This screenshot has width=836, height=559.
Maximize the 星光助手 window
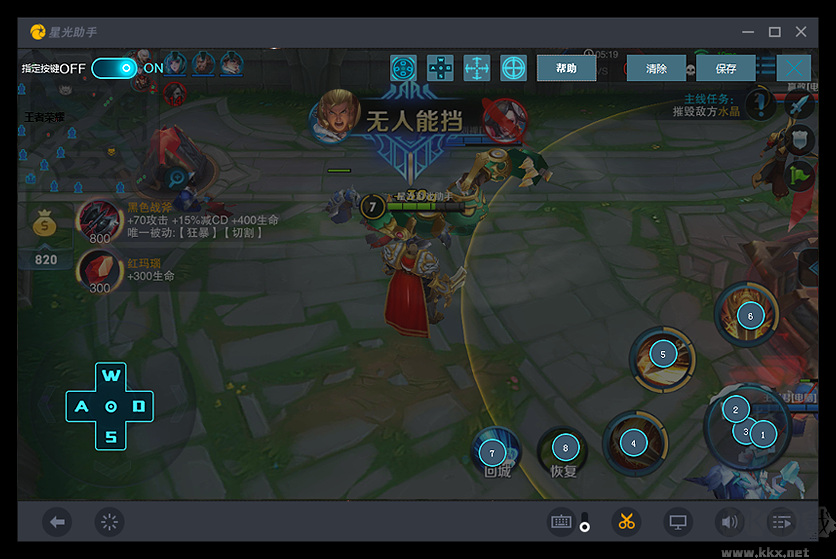[x=774, y=31]
